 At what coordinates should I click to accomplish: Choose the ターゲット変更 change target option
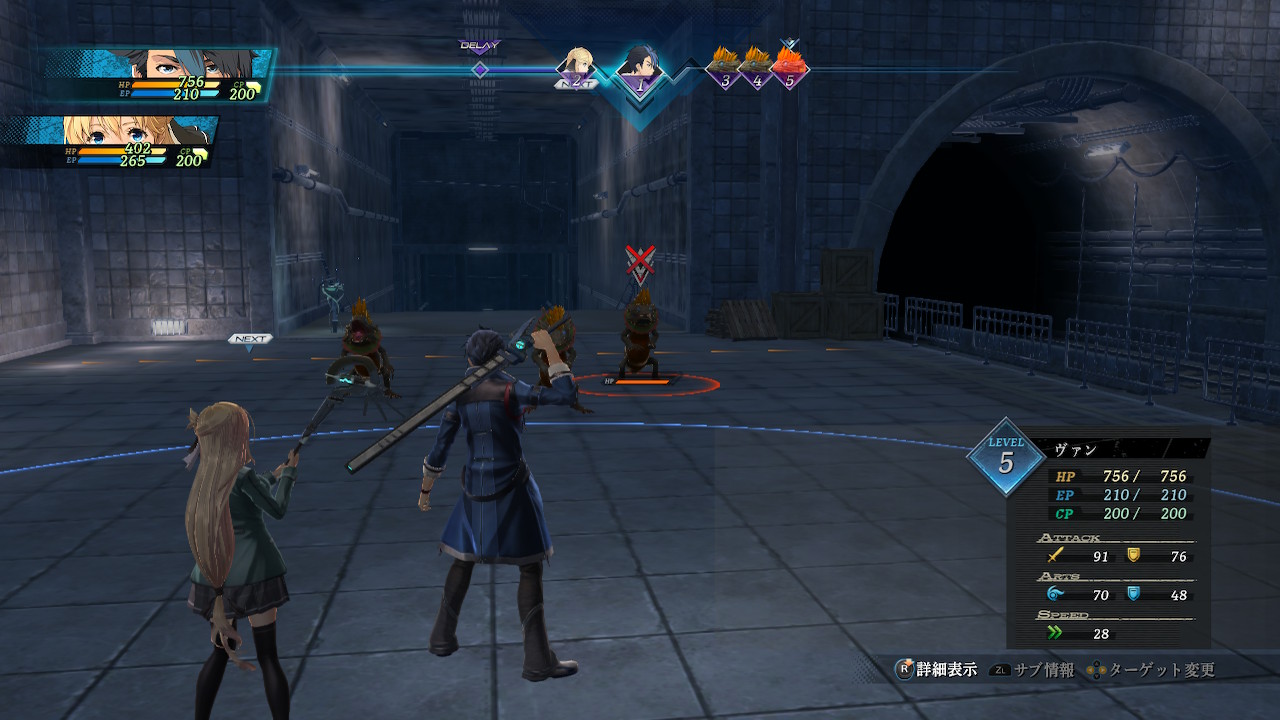pyautogui.click(x=1152, y=670)
